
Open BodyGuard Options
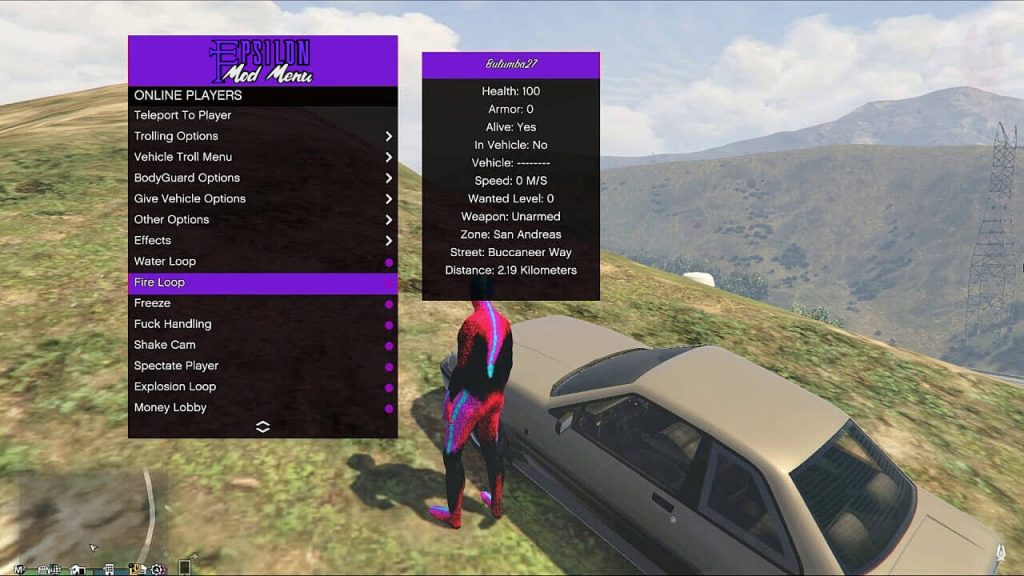coord(187,178)
